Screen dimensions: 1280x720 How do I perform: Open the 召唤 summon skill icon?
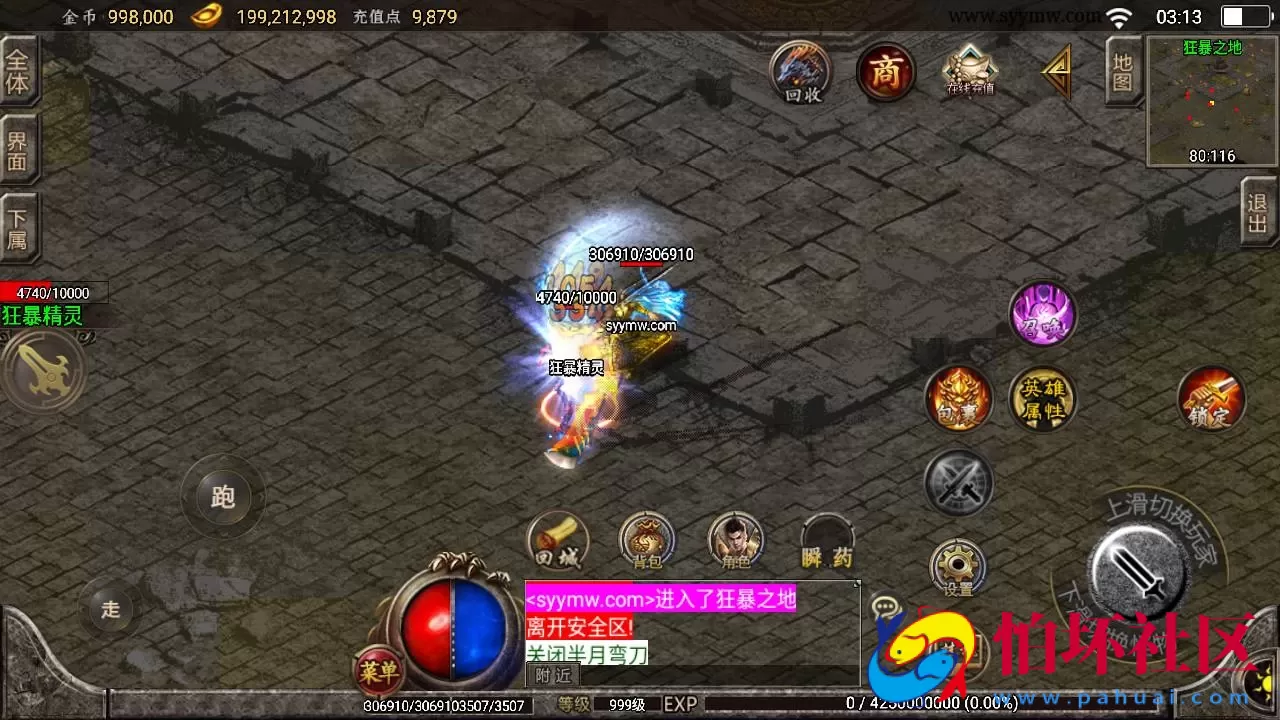1043,314
